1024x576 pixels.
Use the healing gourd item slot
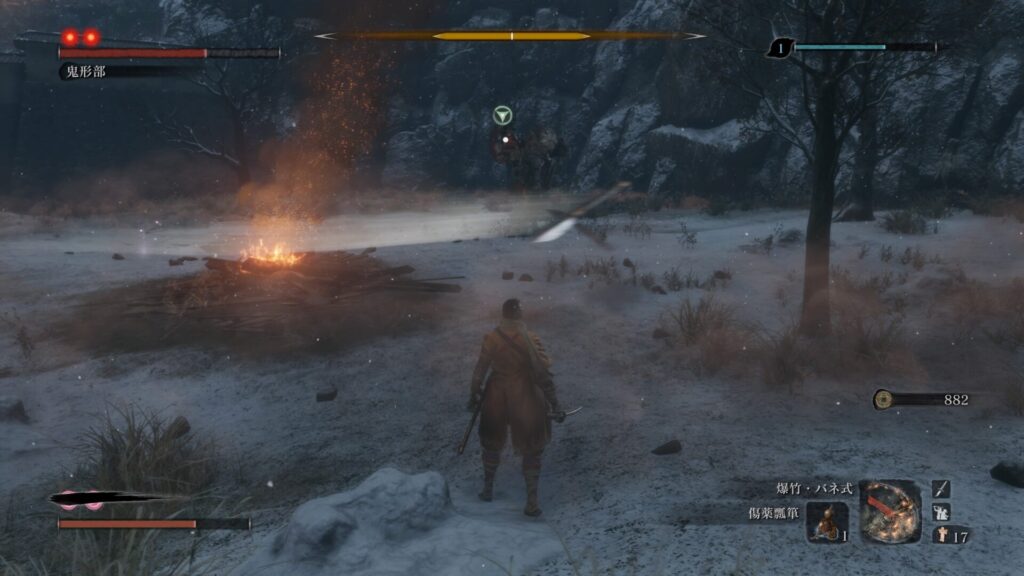point(827,521)
